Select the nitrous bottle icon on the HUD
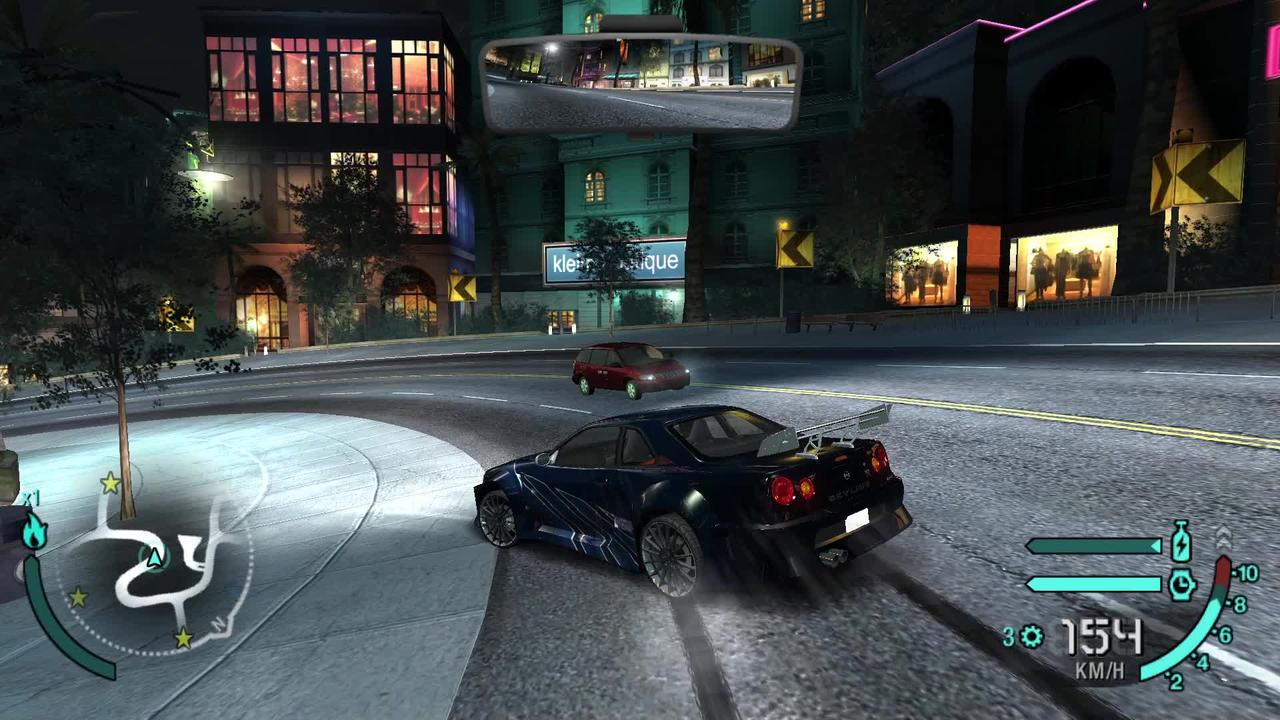 point(1182,543)
